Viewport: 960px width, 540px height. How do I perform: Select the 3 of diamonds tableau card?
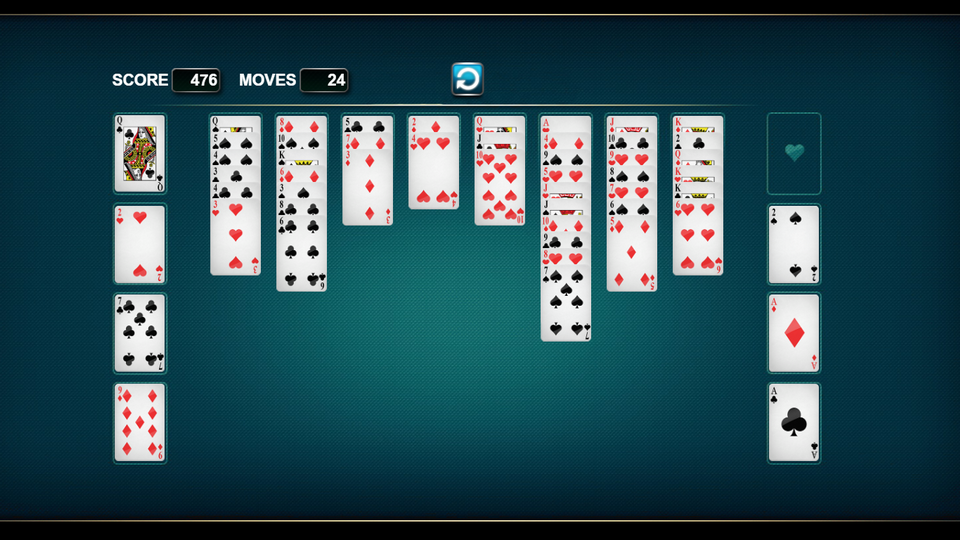click(x=368, y=190)
